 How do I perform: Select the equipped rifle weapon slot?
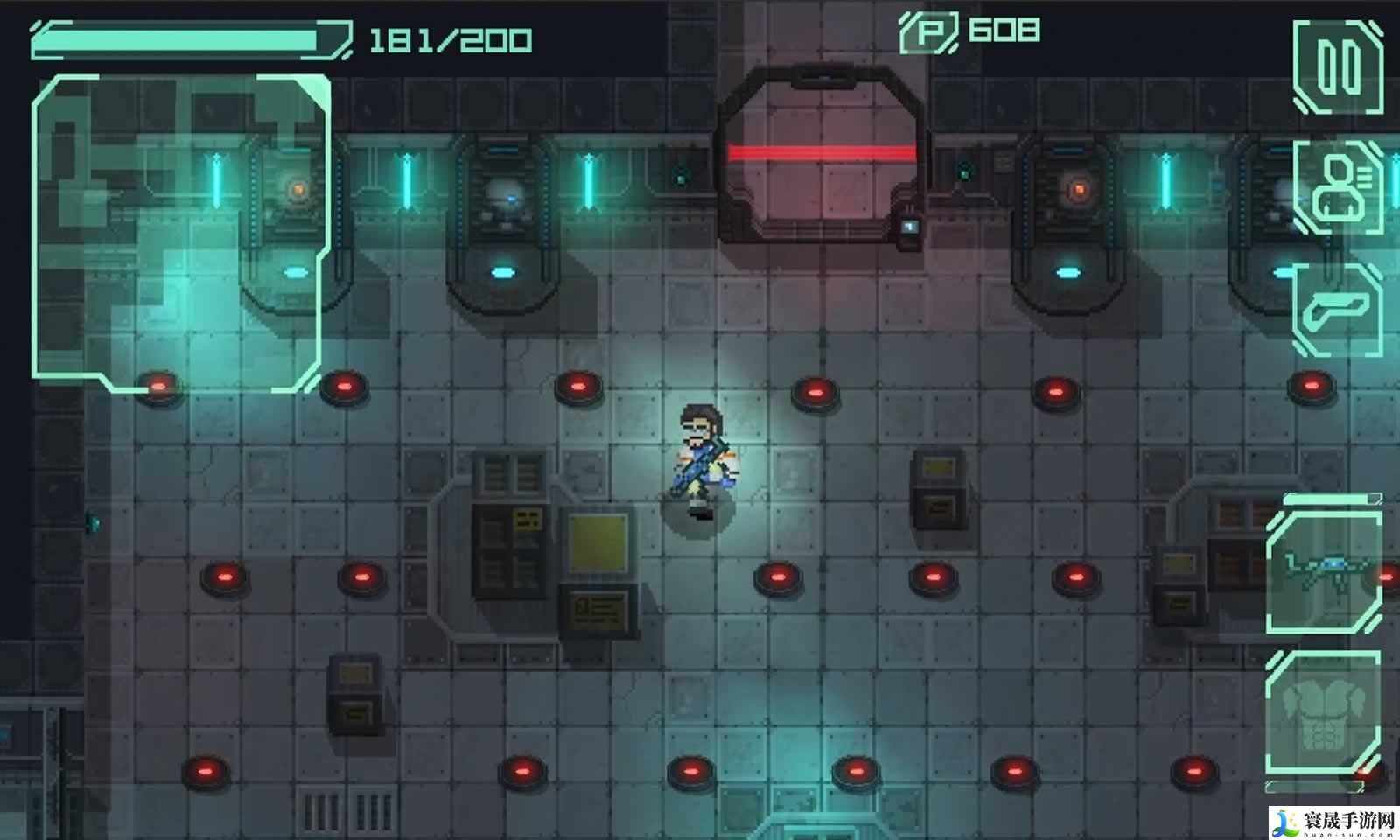point(1323,571)
